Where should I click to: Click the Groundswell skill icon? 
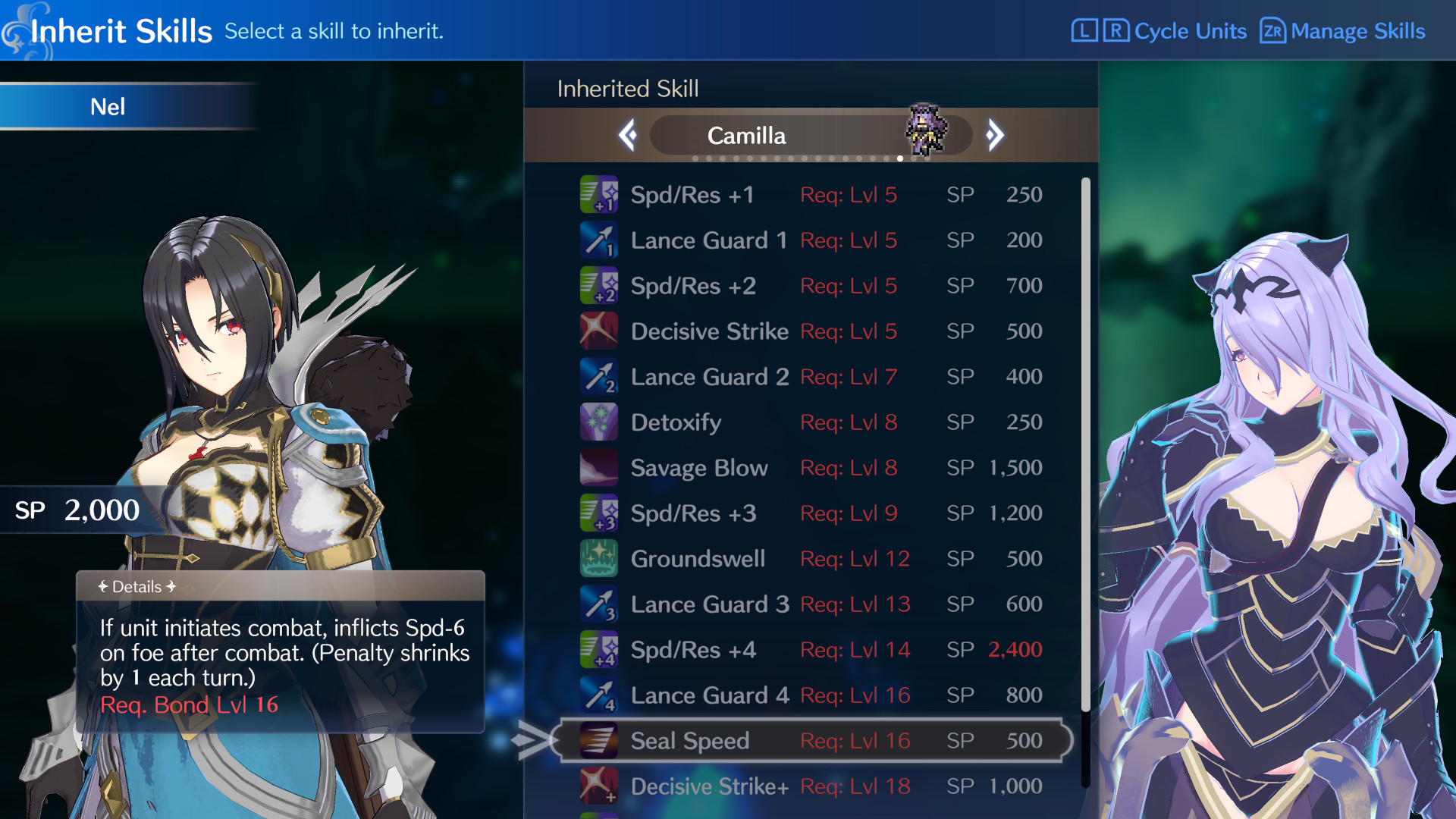coord(599,559)
